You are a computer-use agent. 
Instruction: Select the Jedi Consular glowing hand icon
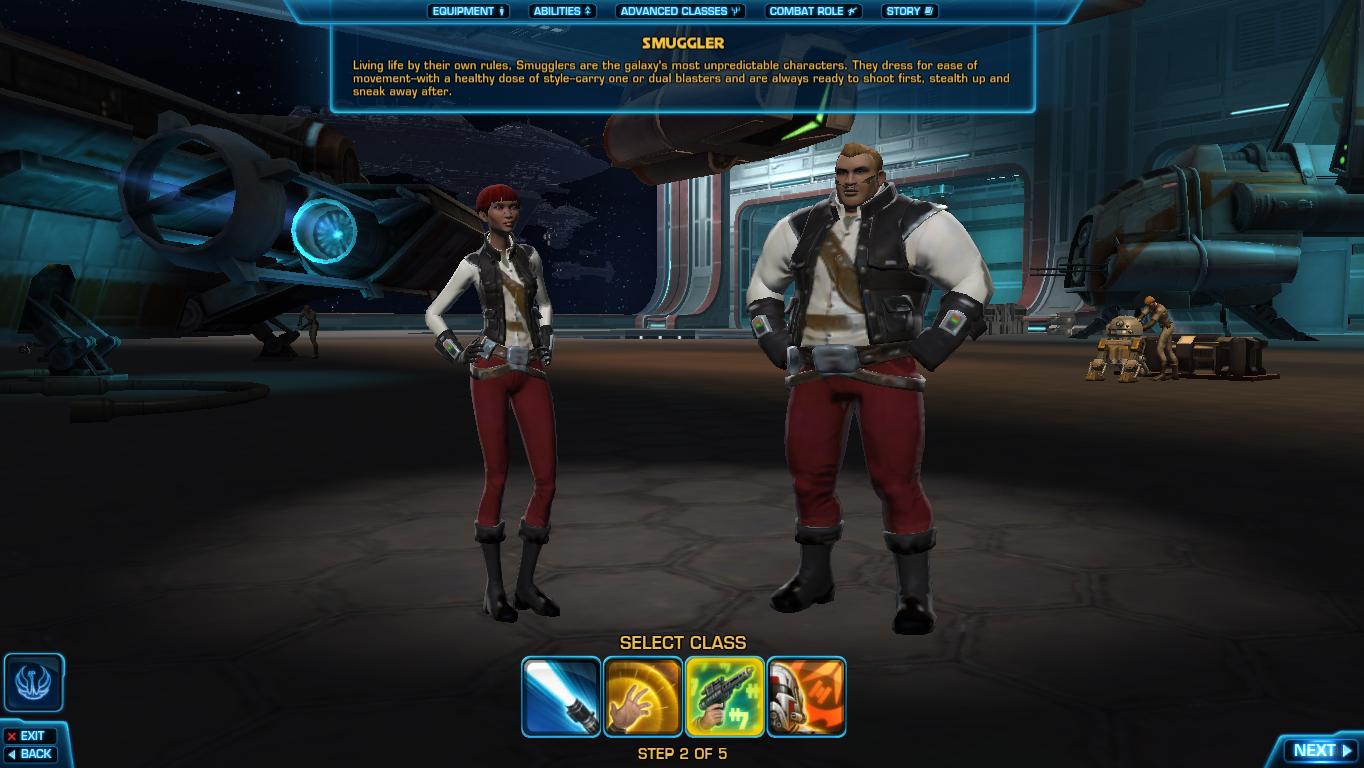pyautogui.click(x=643, y=696)
